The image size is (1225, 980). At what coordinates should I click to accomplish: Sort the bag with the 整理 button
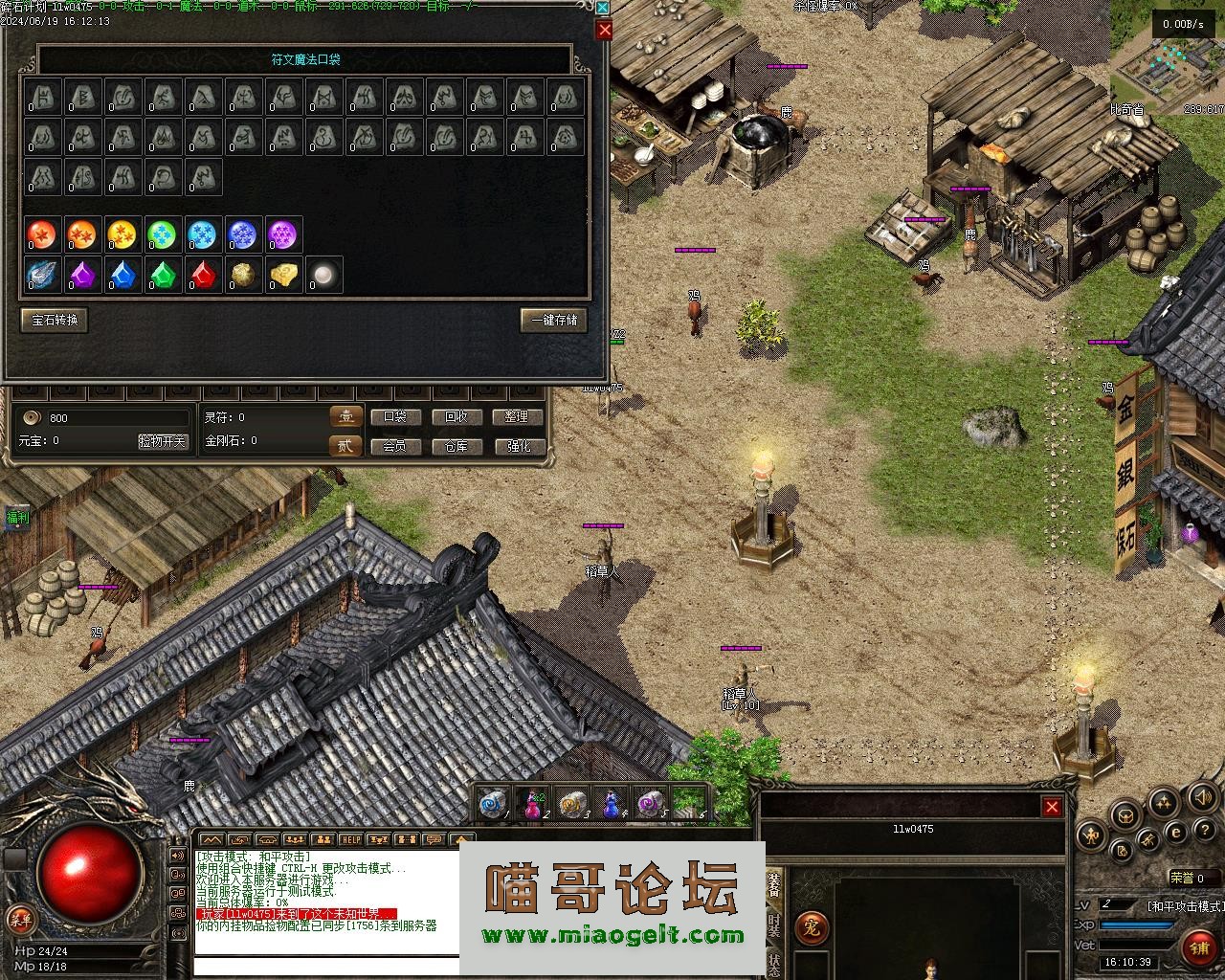tap(518, 417)
